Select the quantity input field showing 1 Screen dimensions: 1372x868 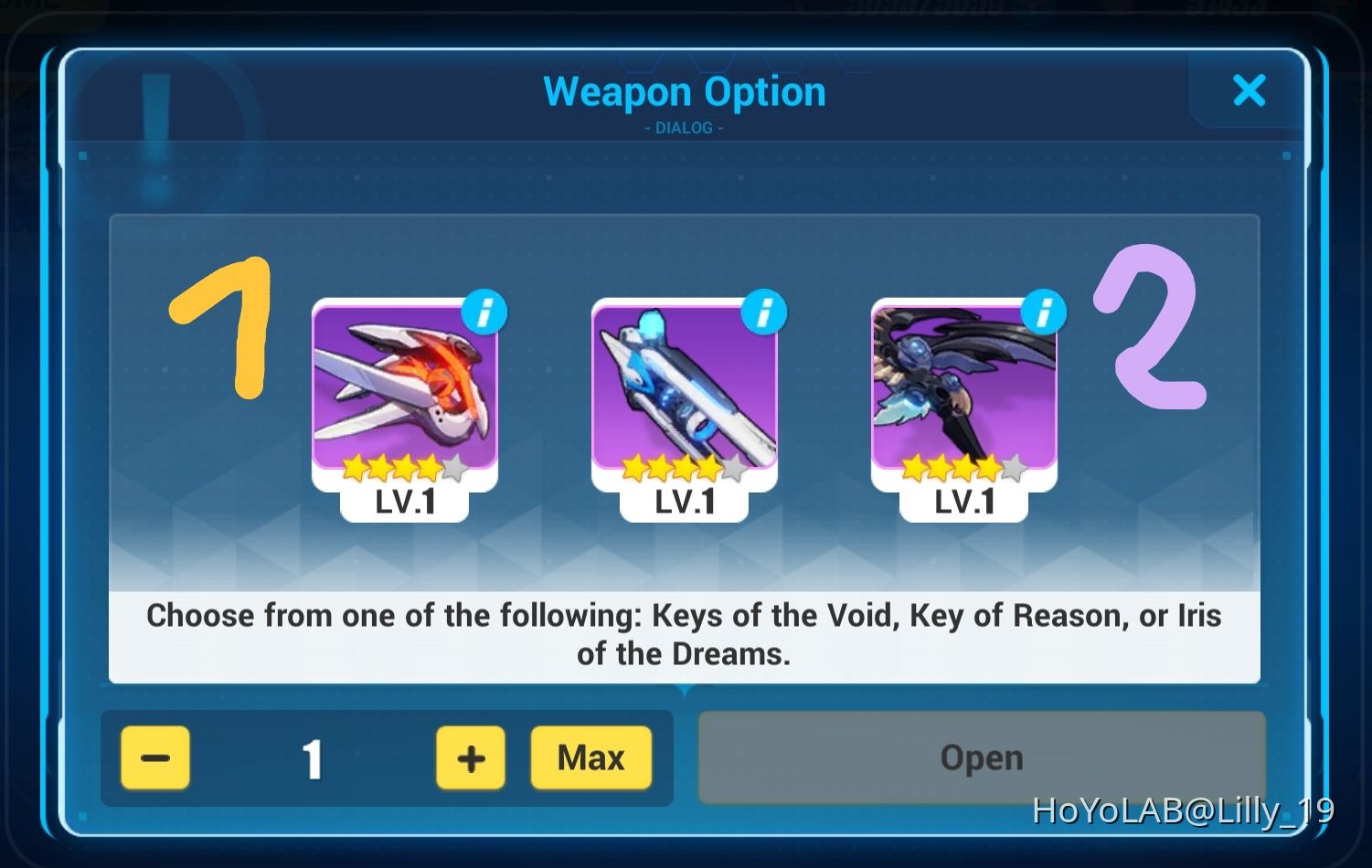click(313, 757)
